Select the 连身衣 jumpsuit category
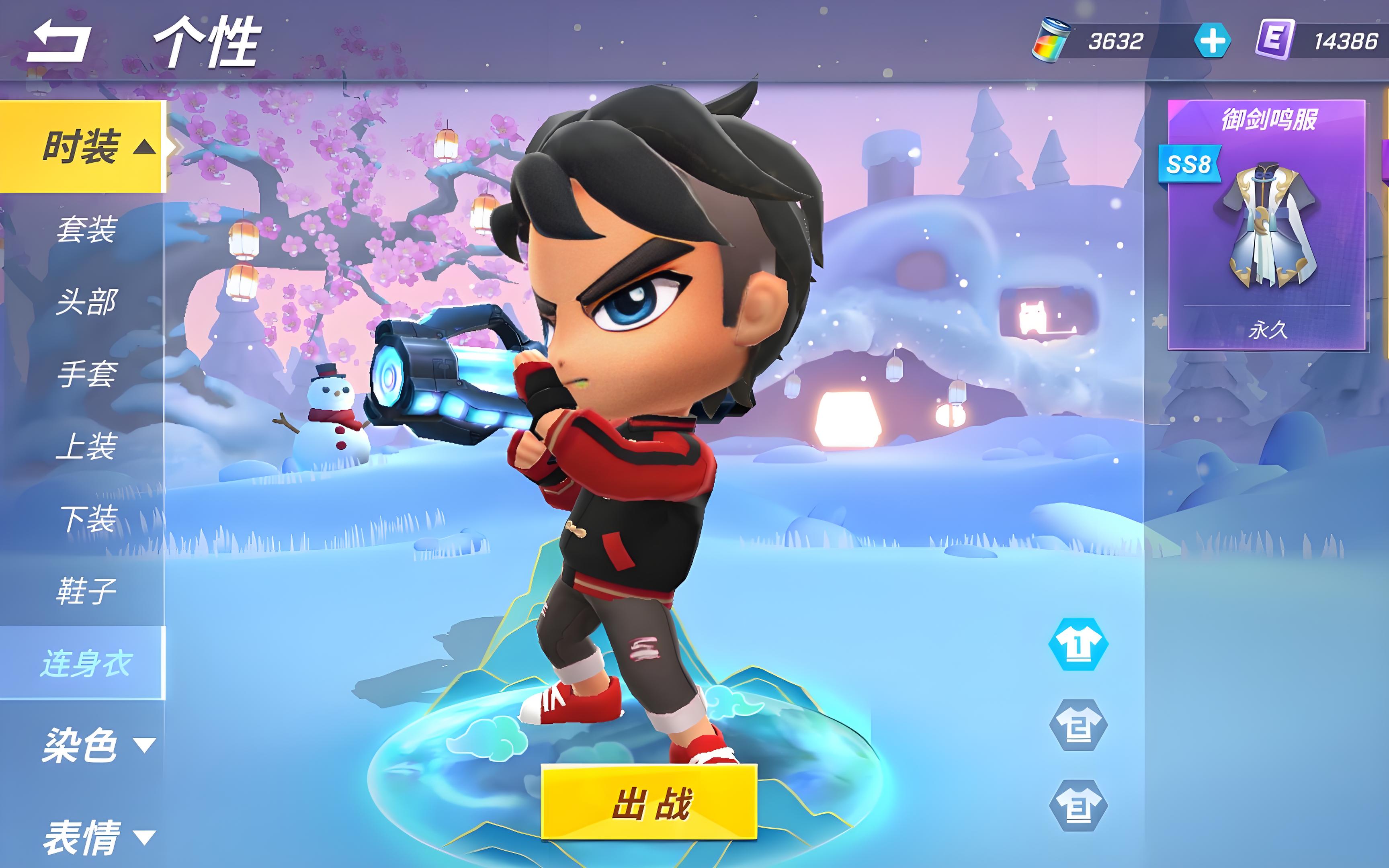Screen dimensions: 1389x868 coord(86,663)
